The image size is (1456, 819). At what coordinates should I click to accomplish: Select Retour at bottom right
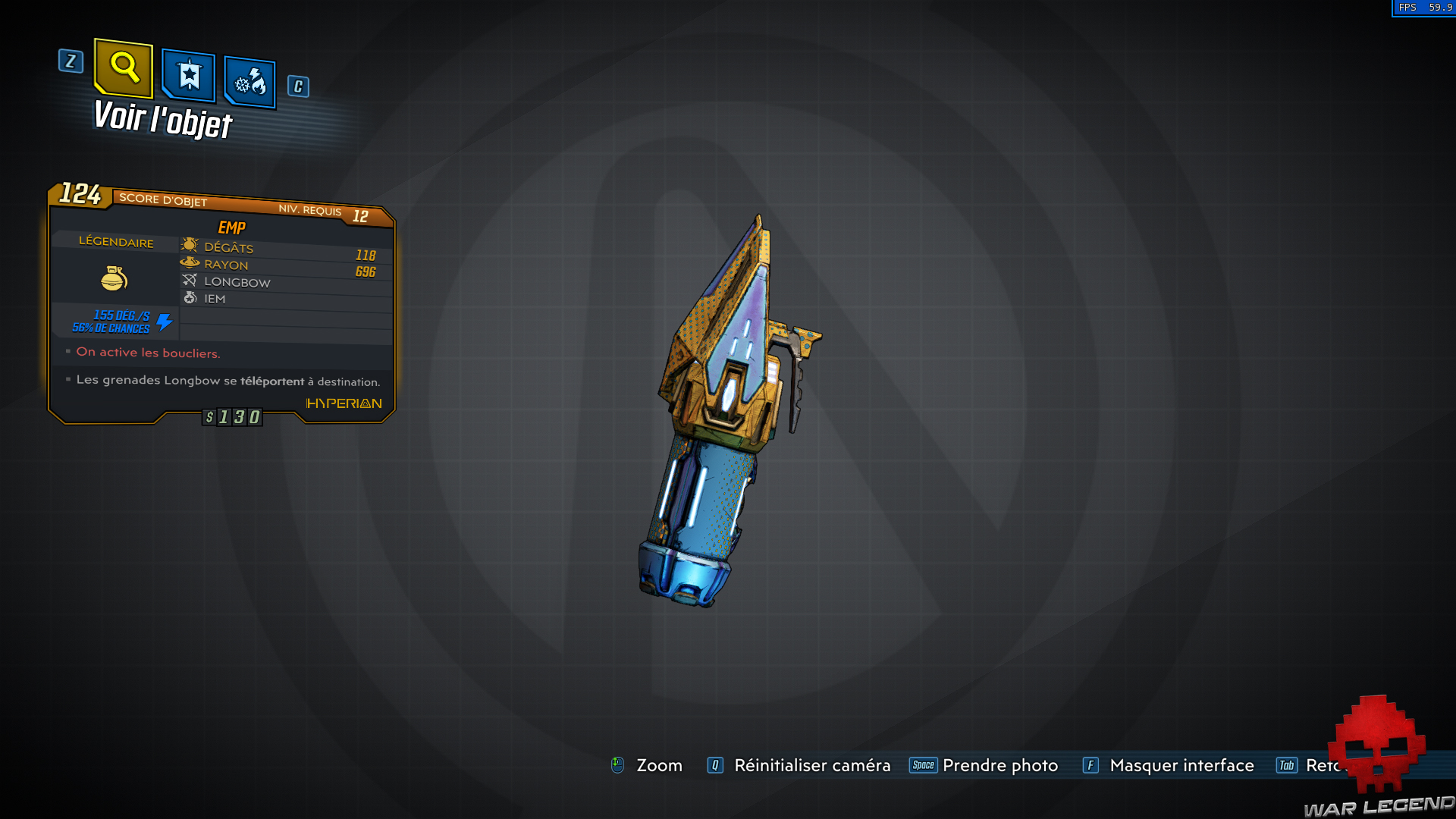(1327, 765)
